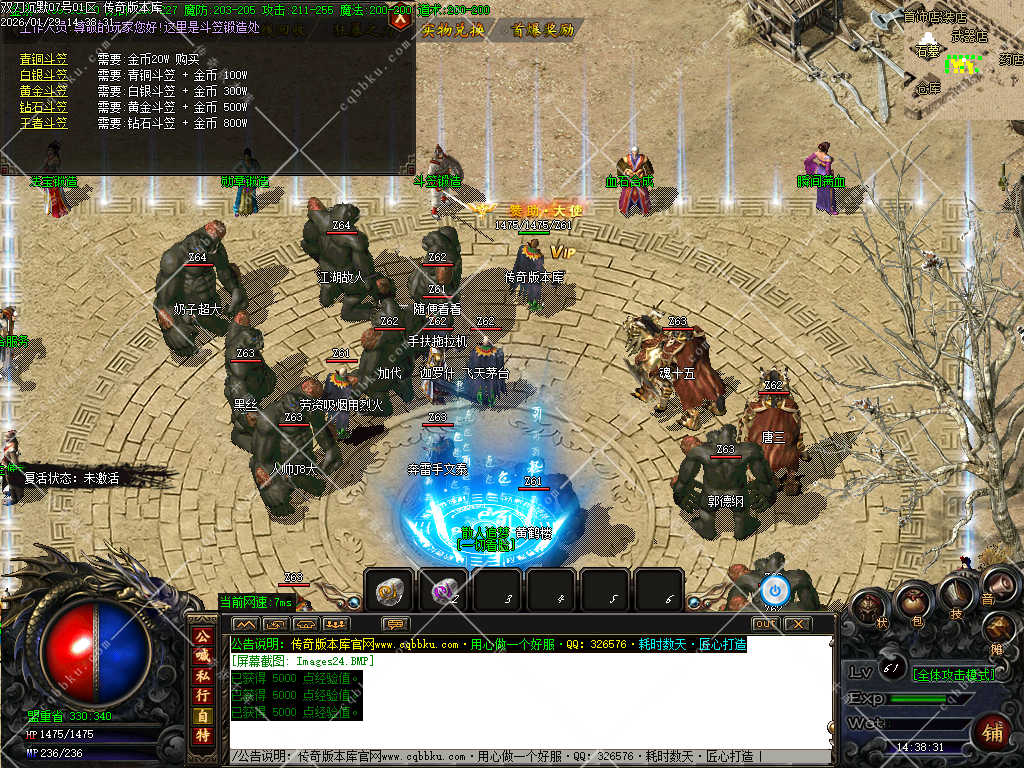This screenshot has width=1024, height=768.
Task: Click the 'out' button above chat
Action: [765, 623]
